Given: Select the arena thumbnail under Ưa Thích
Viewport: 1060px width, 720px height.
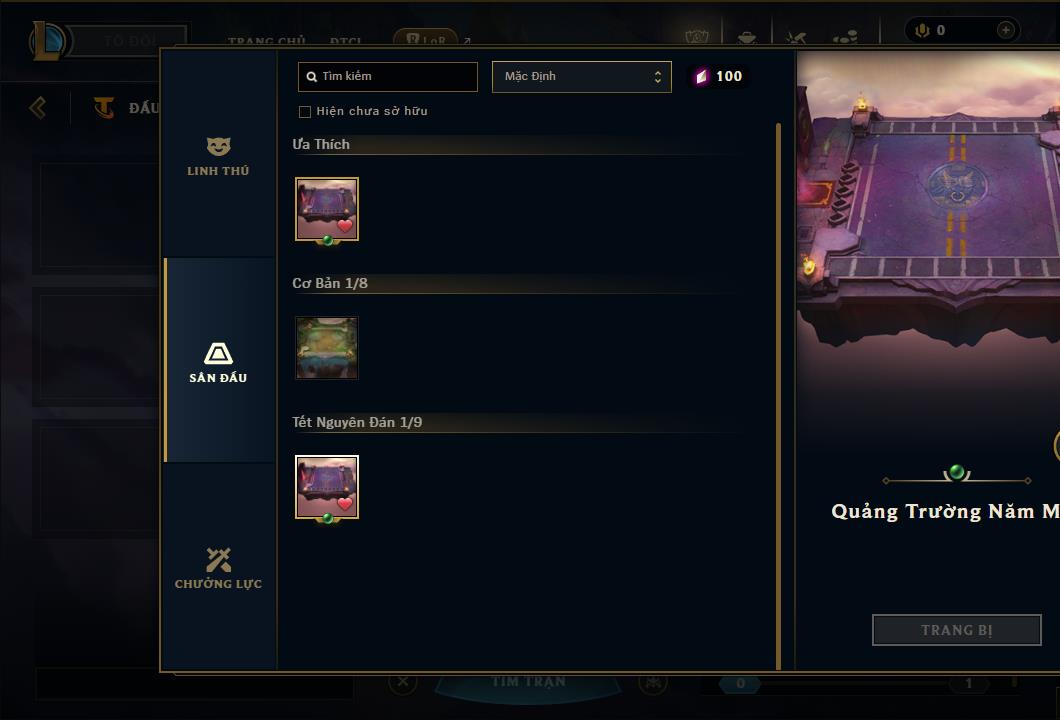Looking at the screenshot, I should pos(327,209).
